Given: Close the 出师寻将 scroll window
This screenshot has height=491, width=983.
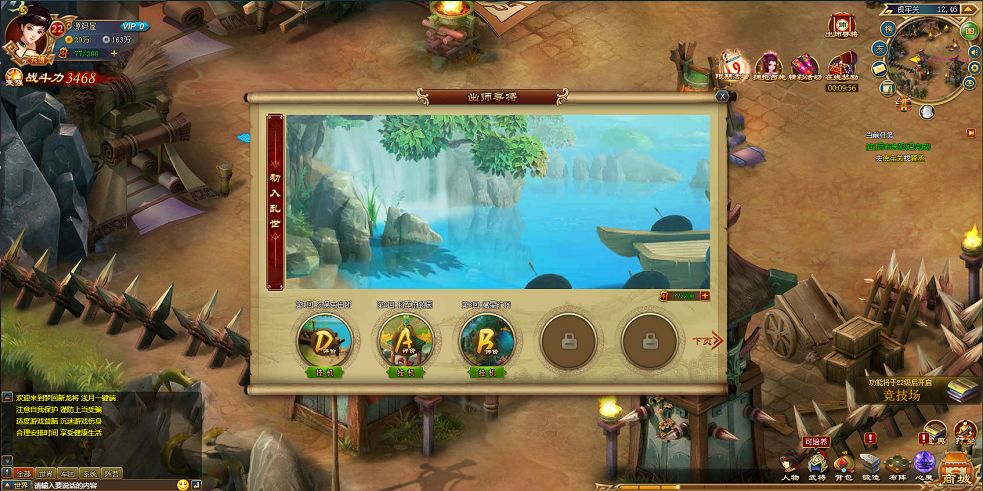Looking at the screenshot, I should click(722, 96).
